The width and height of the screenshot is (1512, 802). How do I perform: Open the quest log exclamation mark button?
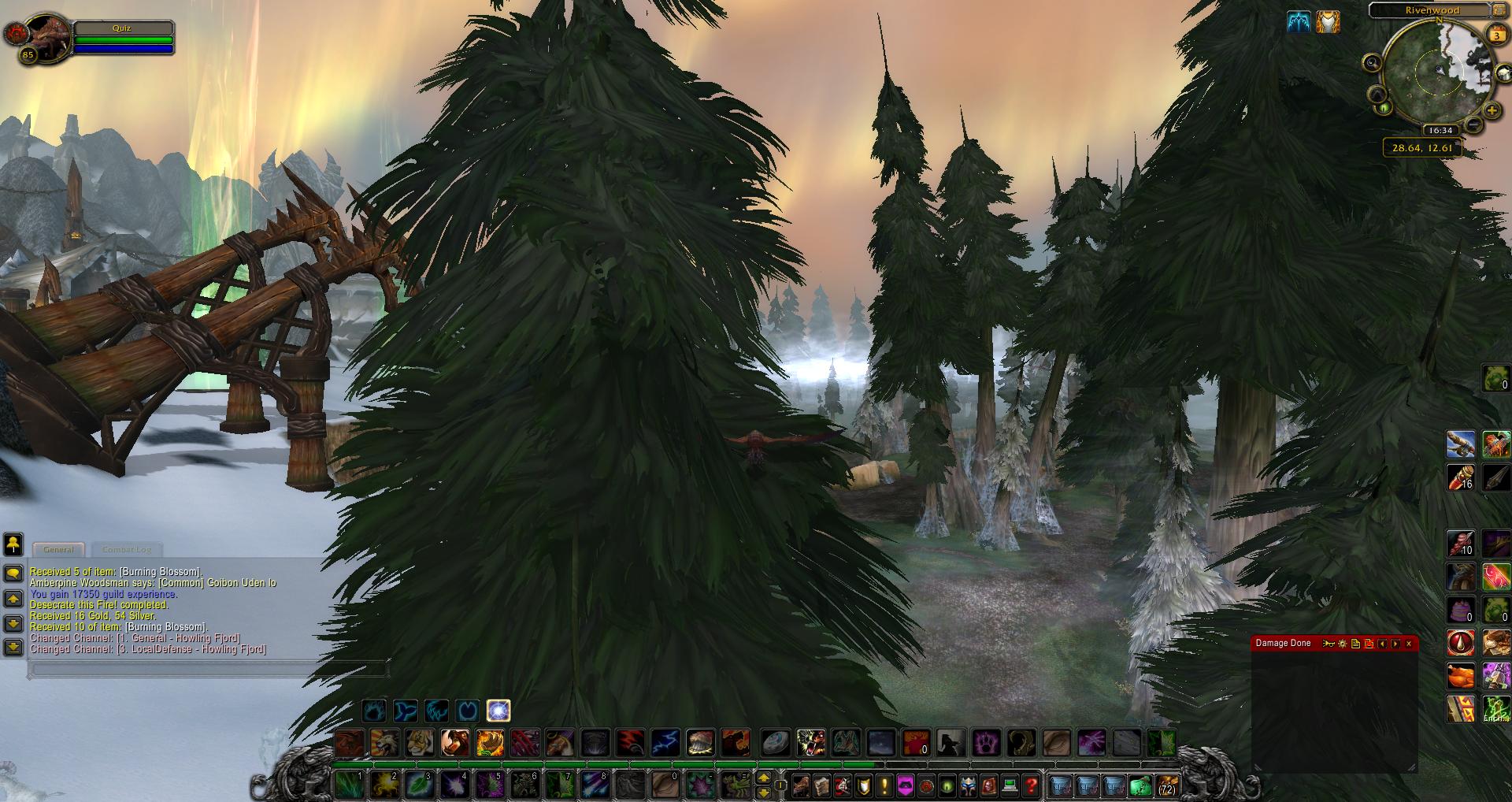click(884, 785)
